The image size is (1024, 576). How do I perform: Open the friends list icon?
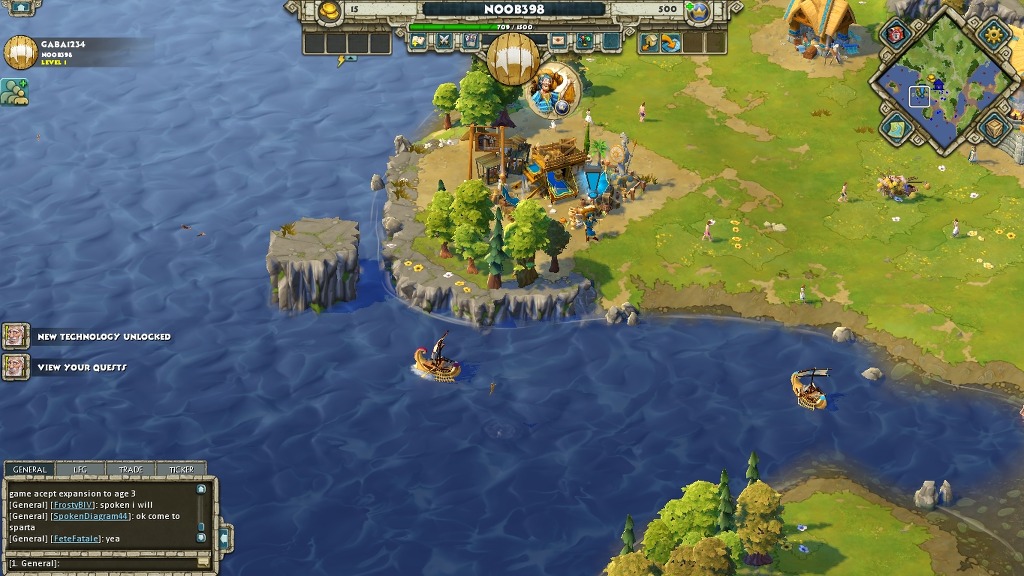coord(14,91)
